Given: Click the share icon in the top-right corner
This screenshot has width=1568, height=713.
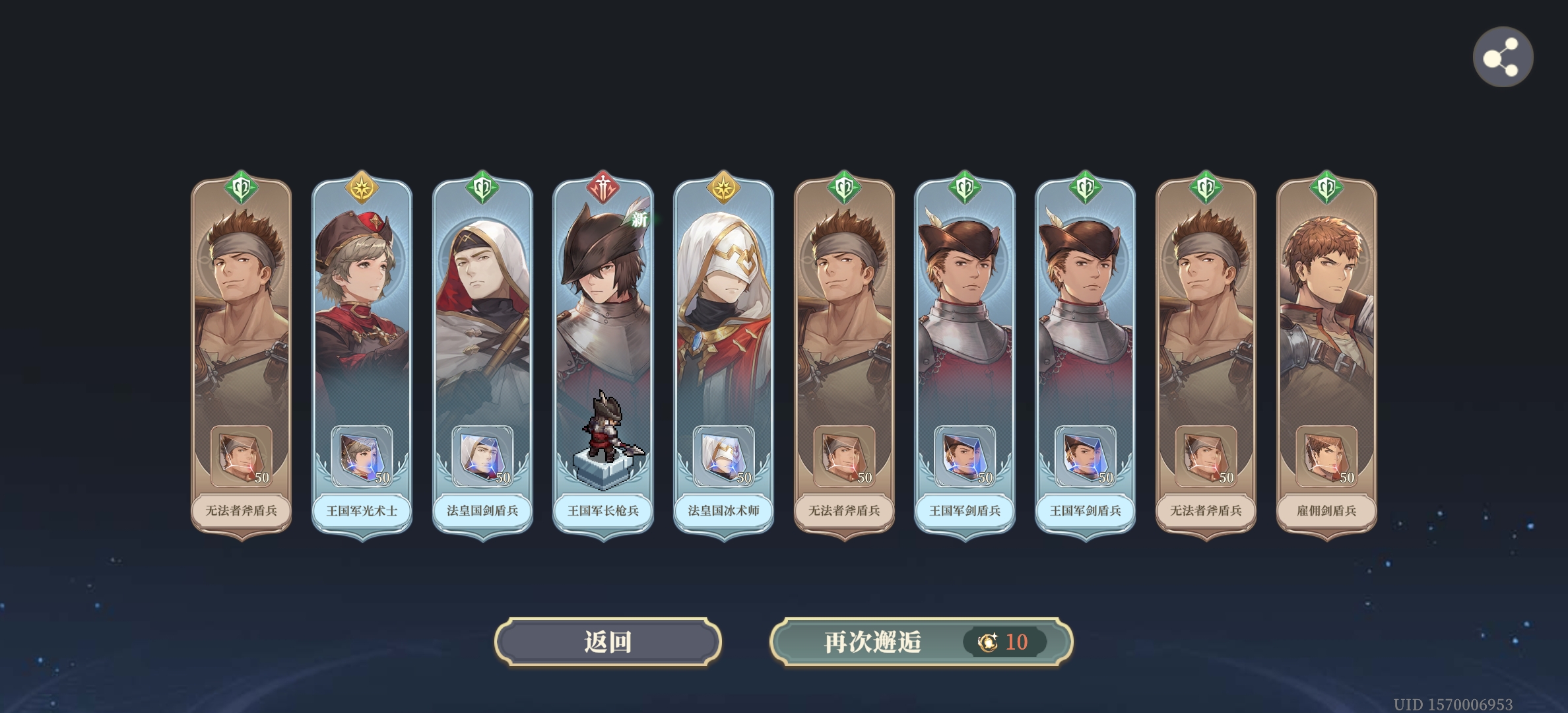Looking at the screenshot, I should coord(1503,57).
